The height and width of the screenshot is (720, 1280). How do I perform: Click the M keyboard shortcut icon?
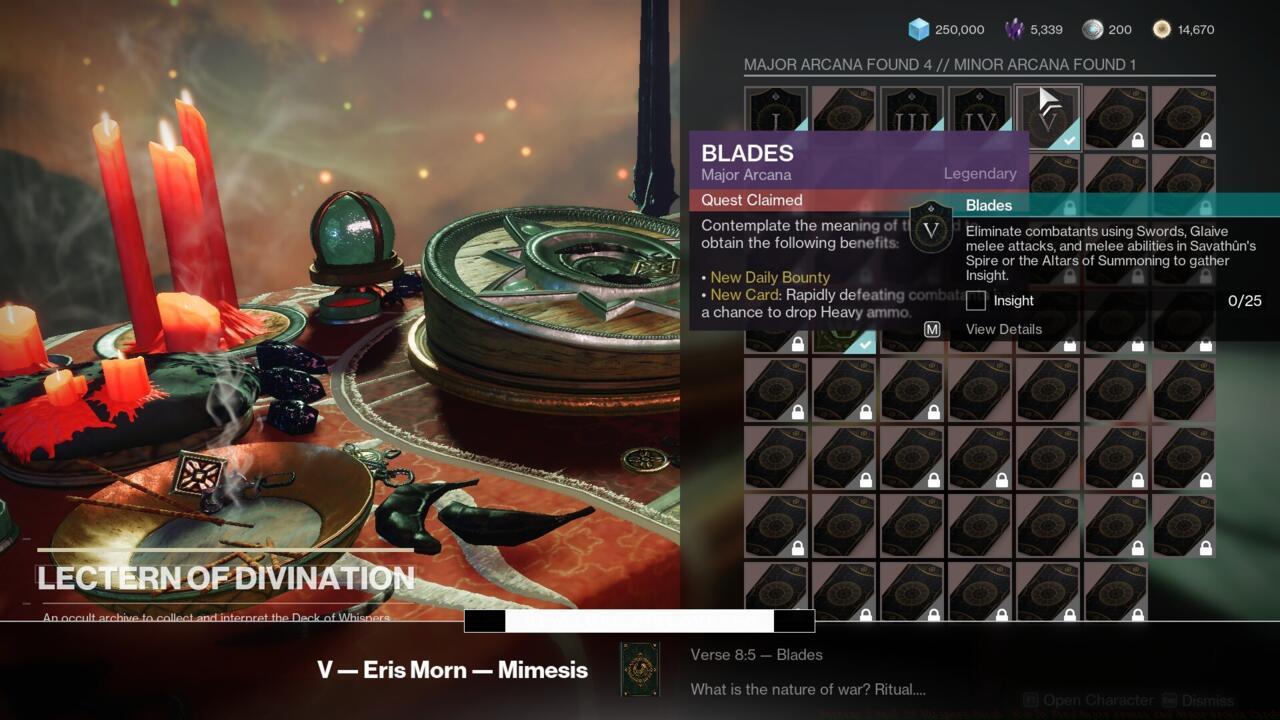(x=930, y=328)
